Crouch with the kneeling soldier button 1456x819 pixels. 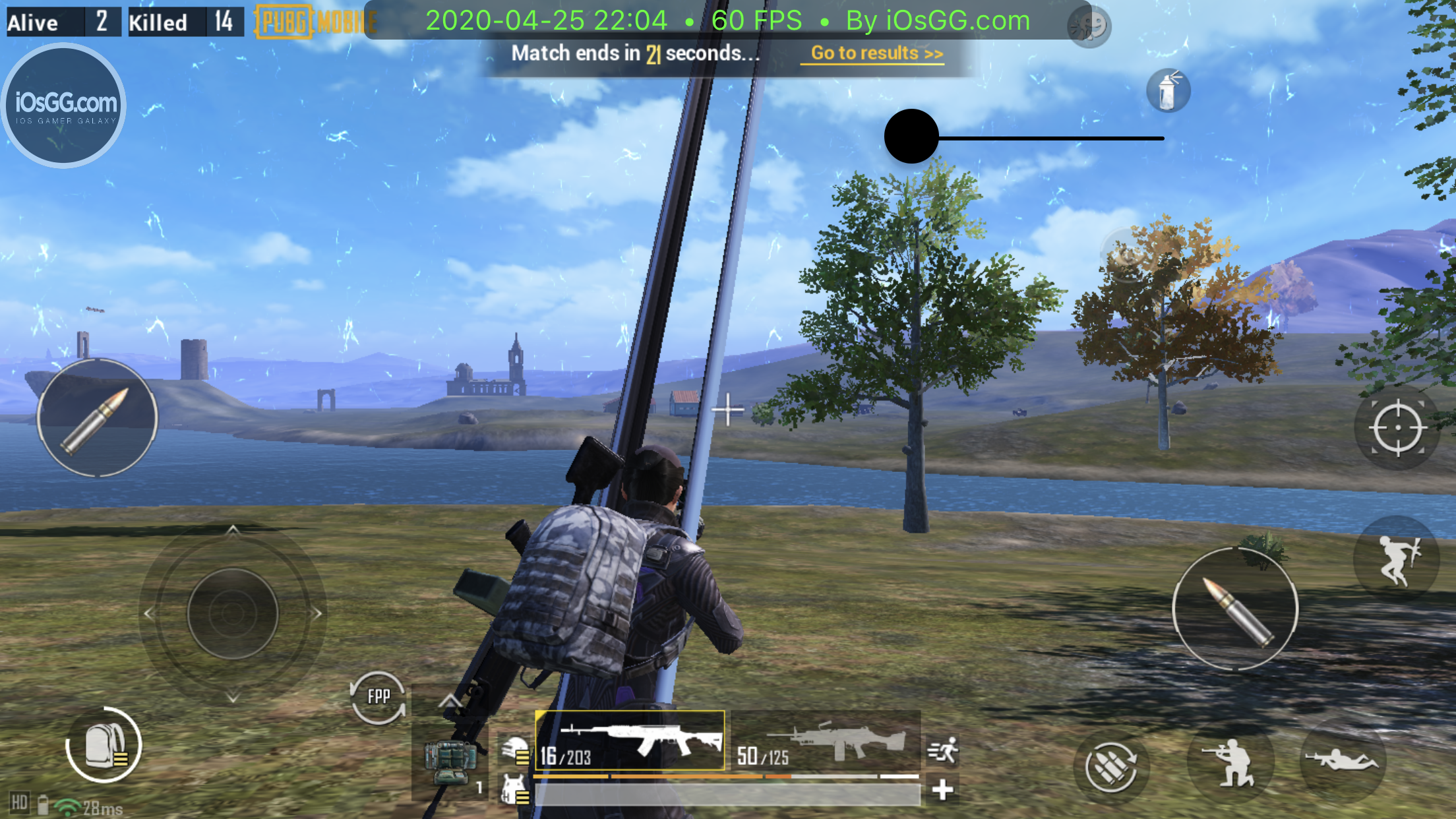1230,764
